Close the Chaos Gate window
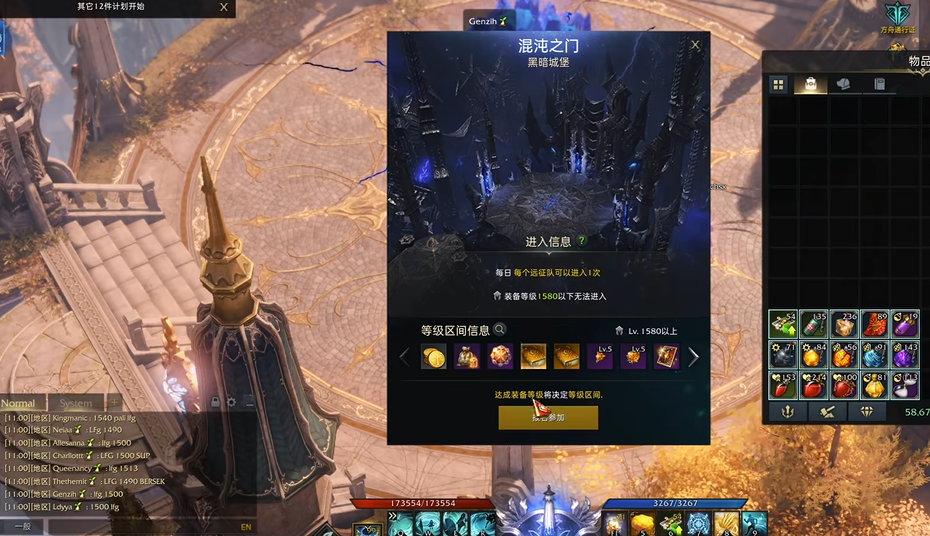The width and height of the screenshot is (930, 536). 695,45
